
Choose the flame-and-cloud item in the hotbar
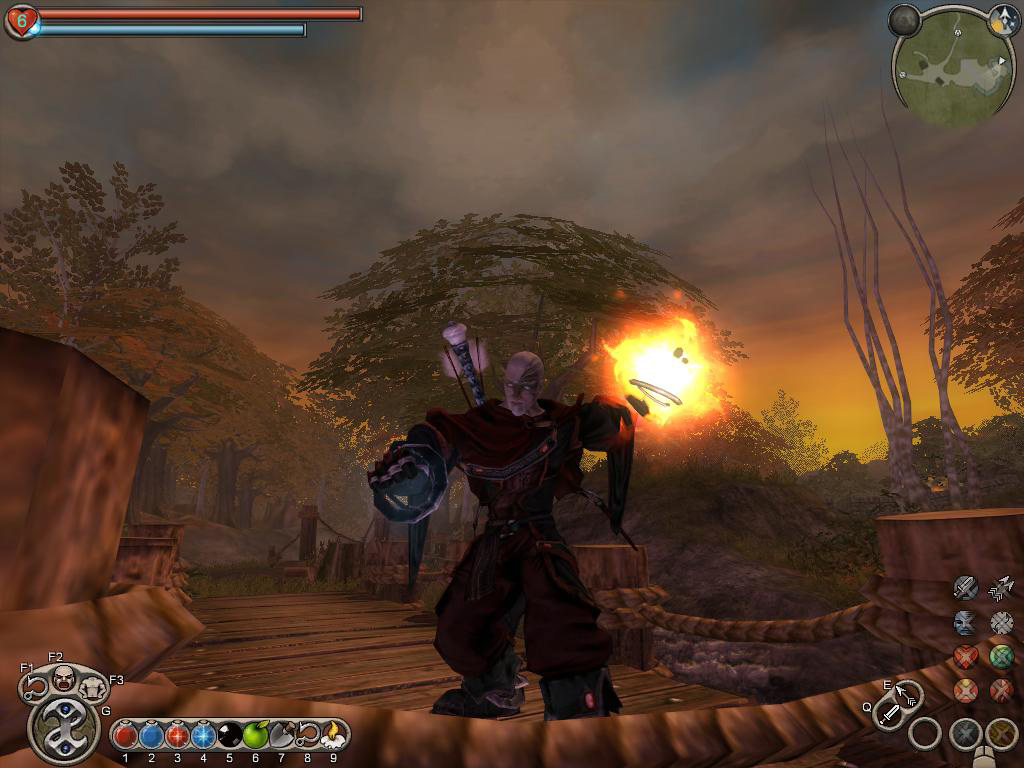click(332, 735)
